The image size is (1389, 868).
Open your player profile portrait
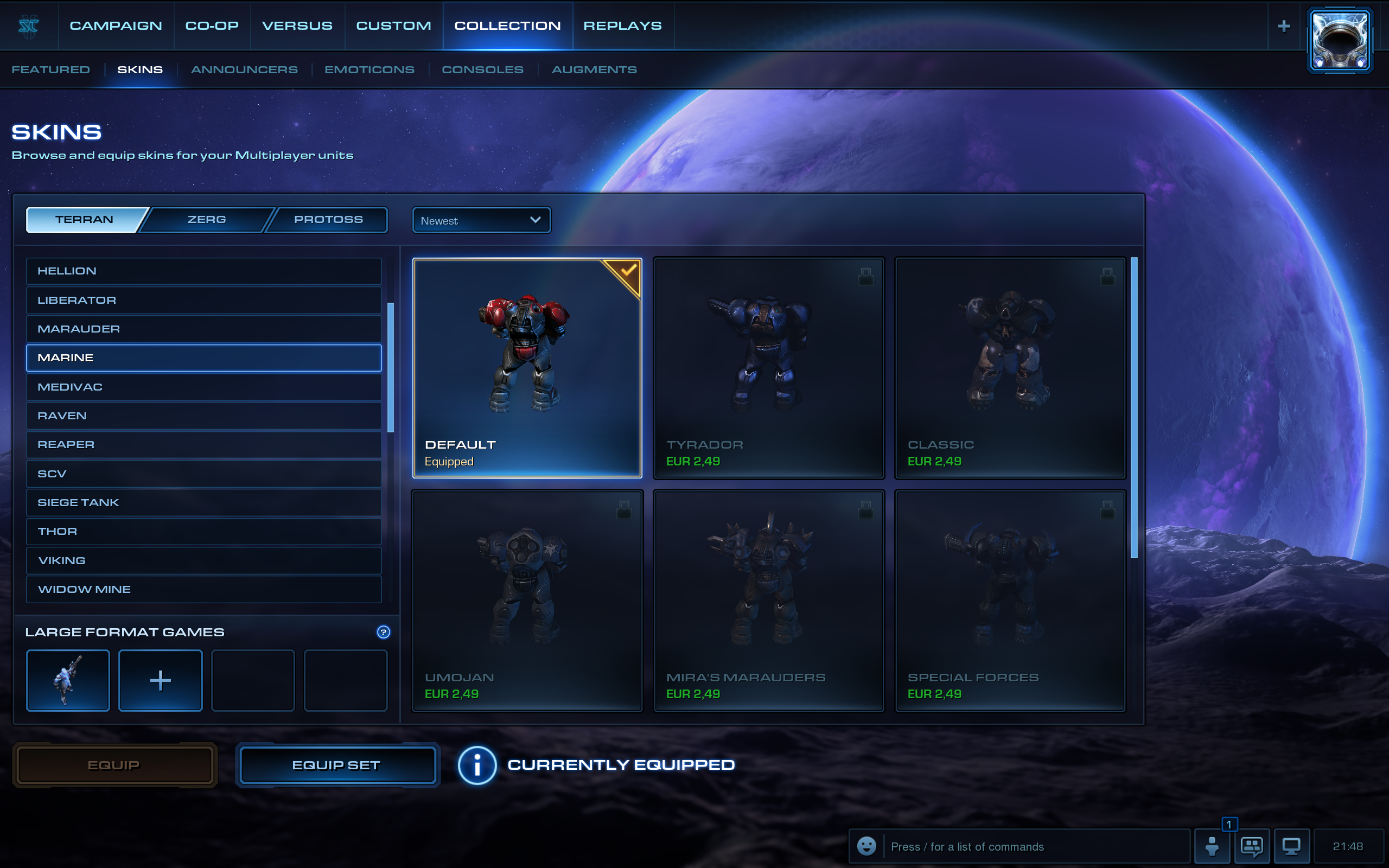(x=1340, y=39)
